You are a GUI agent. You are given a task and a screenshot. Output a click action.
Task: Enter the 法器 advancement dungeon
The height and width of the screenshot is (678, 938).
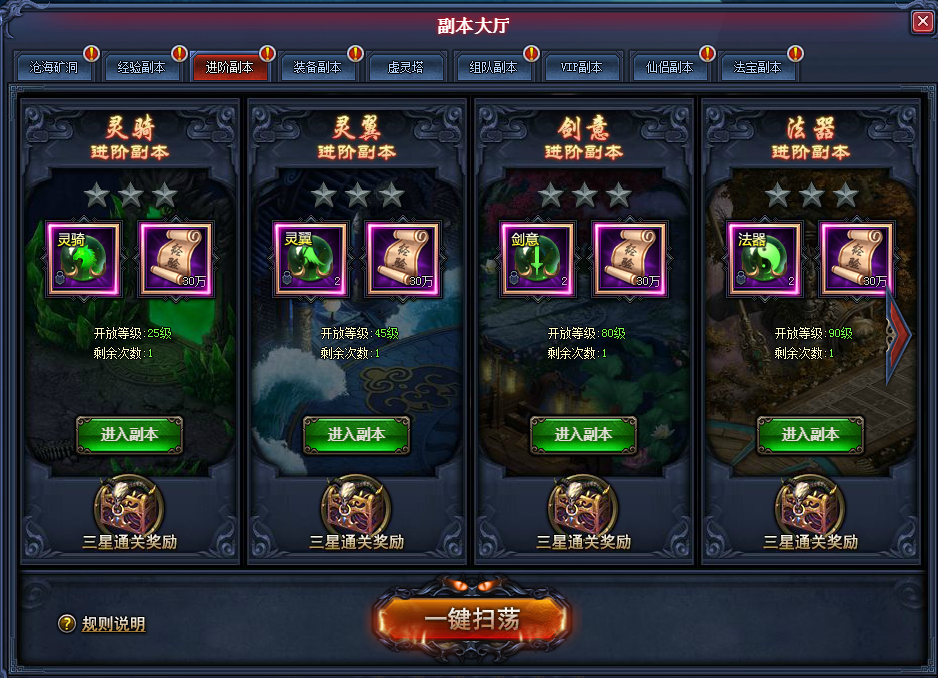(810, 435)
